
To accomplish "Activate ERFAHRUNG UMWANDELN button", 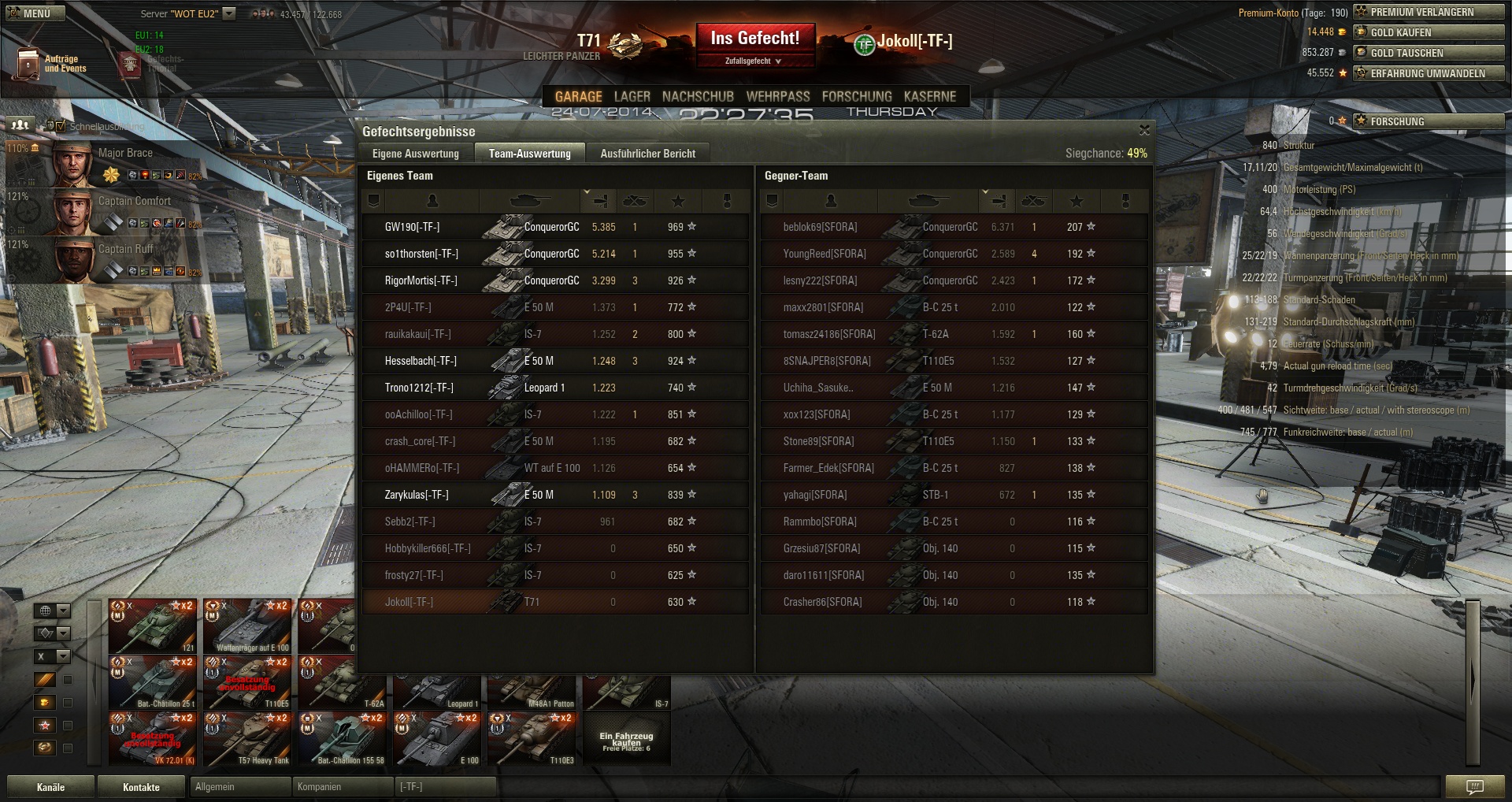I will [x=1429, y=73].
